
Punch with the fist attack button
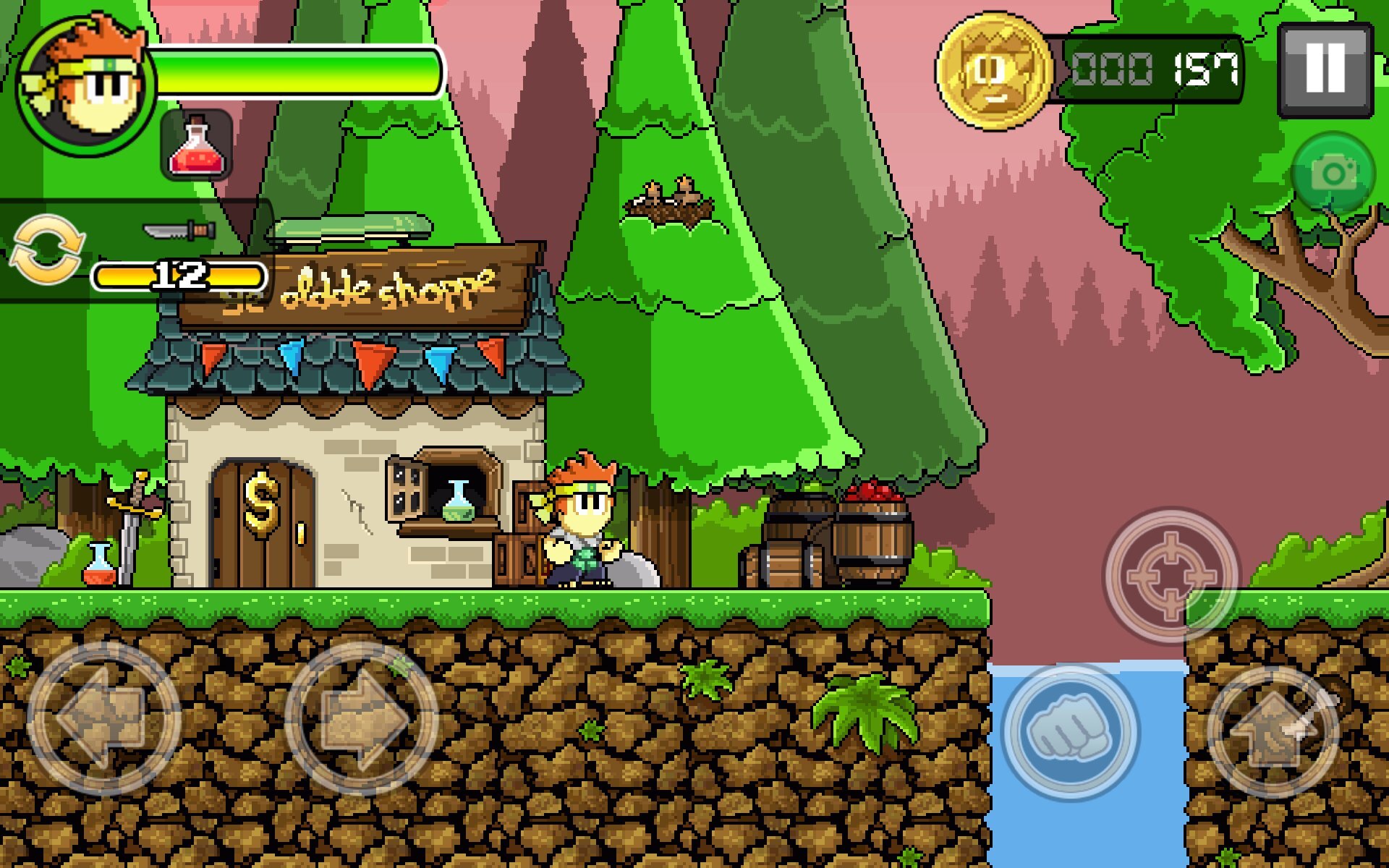click(x=1070, y=732)
